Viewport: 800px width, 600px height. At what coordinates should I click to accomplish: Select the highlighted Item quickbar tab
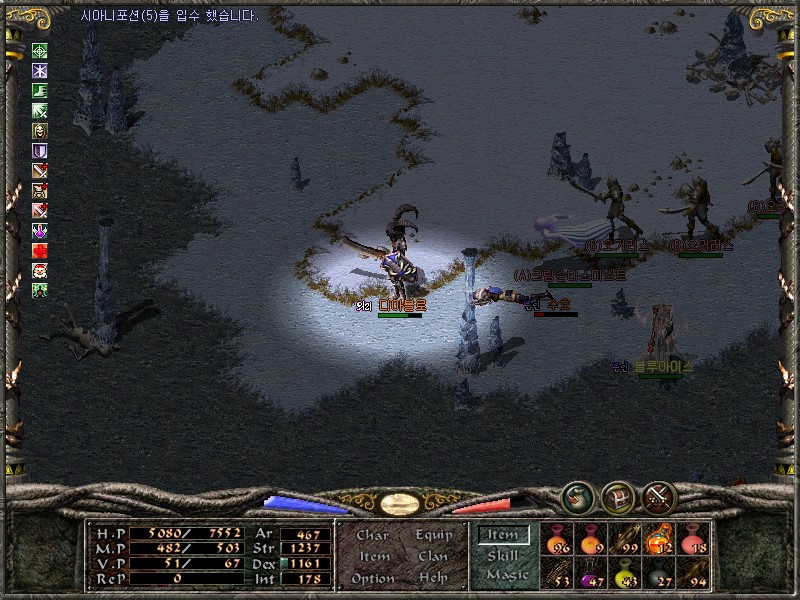pos(503,535)
